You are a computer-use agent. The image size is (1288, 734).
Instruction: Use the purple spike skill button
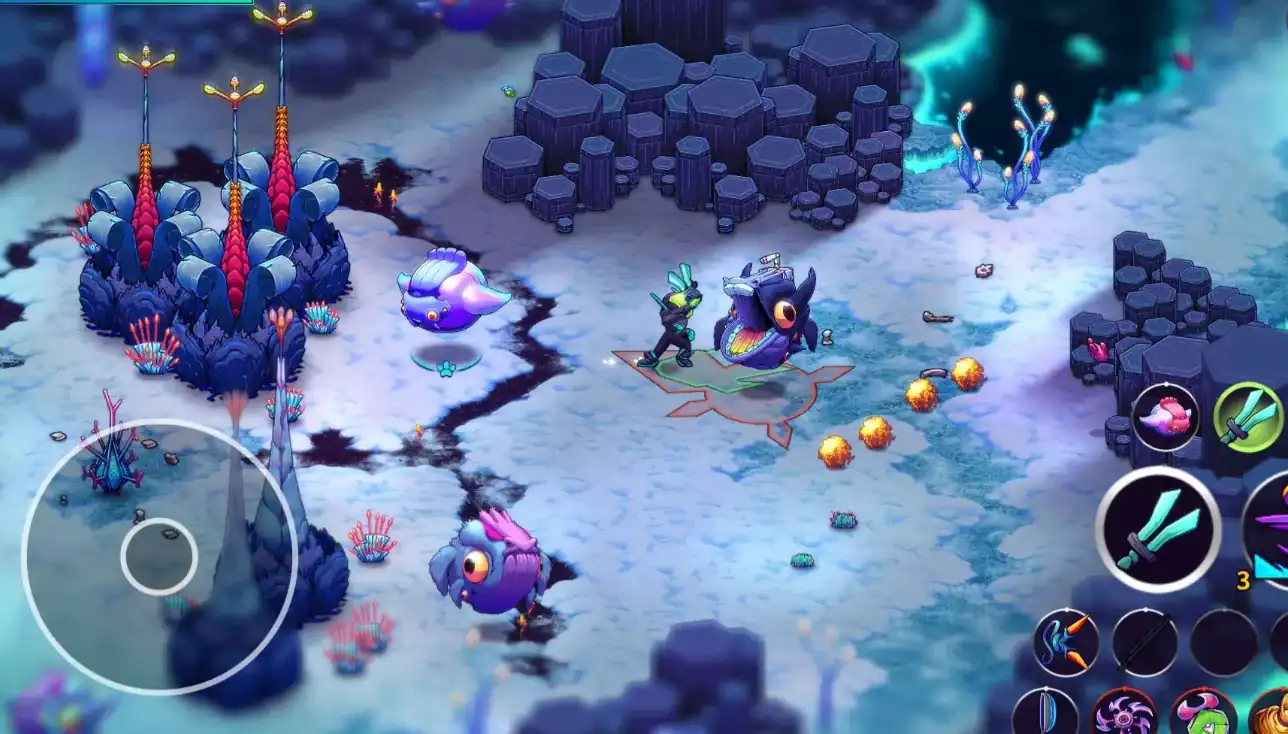pos(1270,530)
